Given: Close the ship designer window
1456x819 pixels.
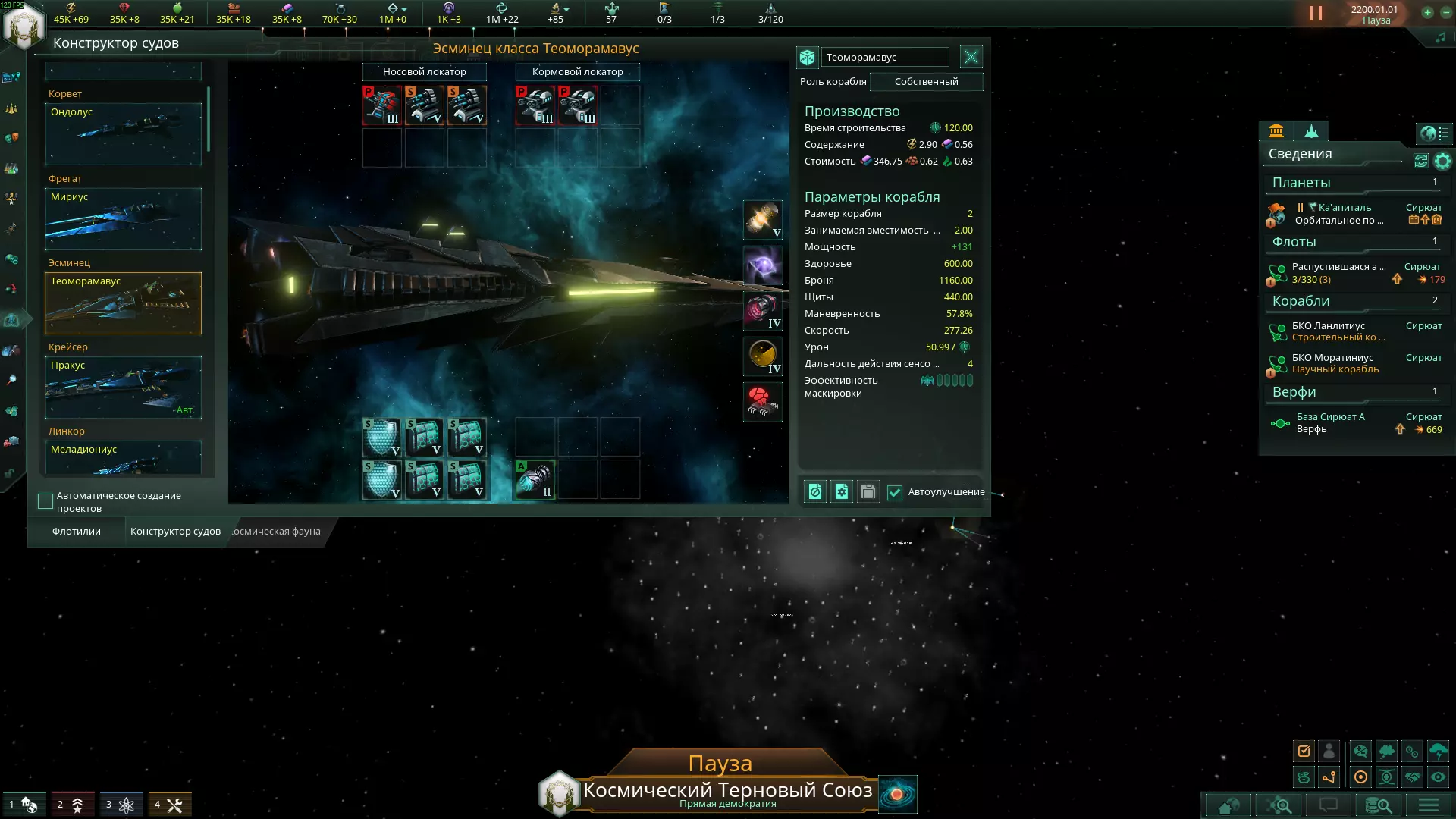Looking at the screenshot, I should coord(971,57).
